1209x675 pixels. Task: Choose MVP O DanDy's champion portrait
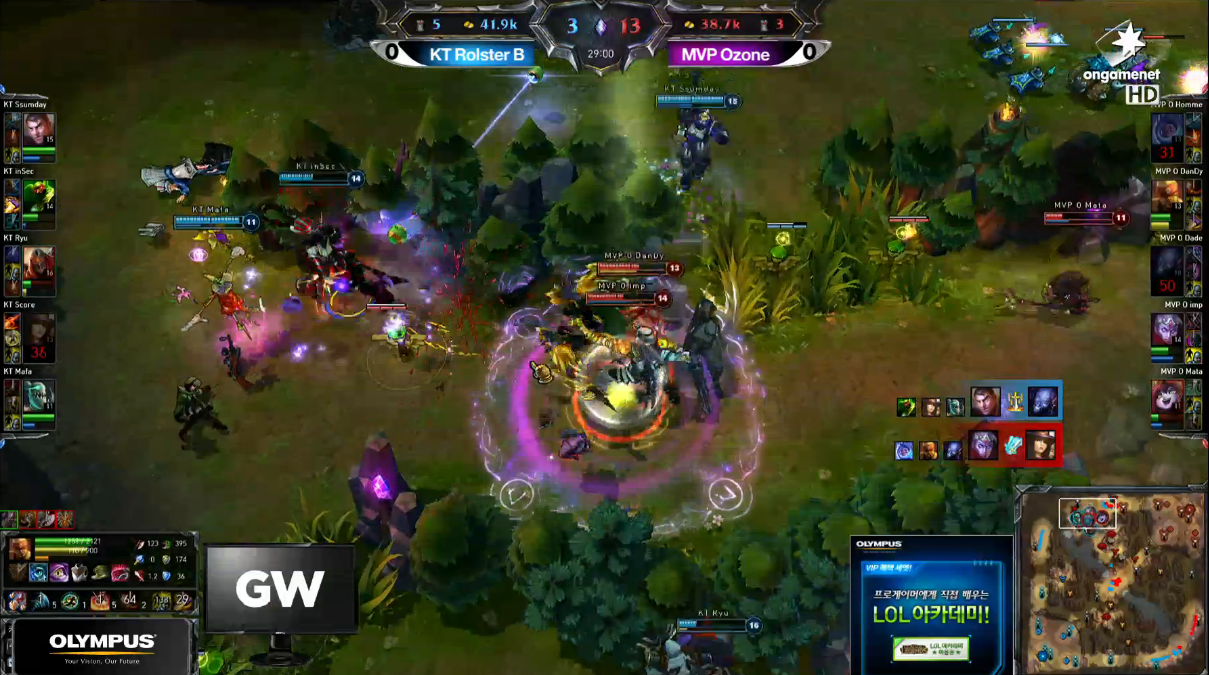pos(1166,197)
